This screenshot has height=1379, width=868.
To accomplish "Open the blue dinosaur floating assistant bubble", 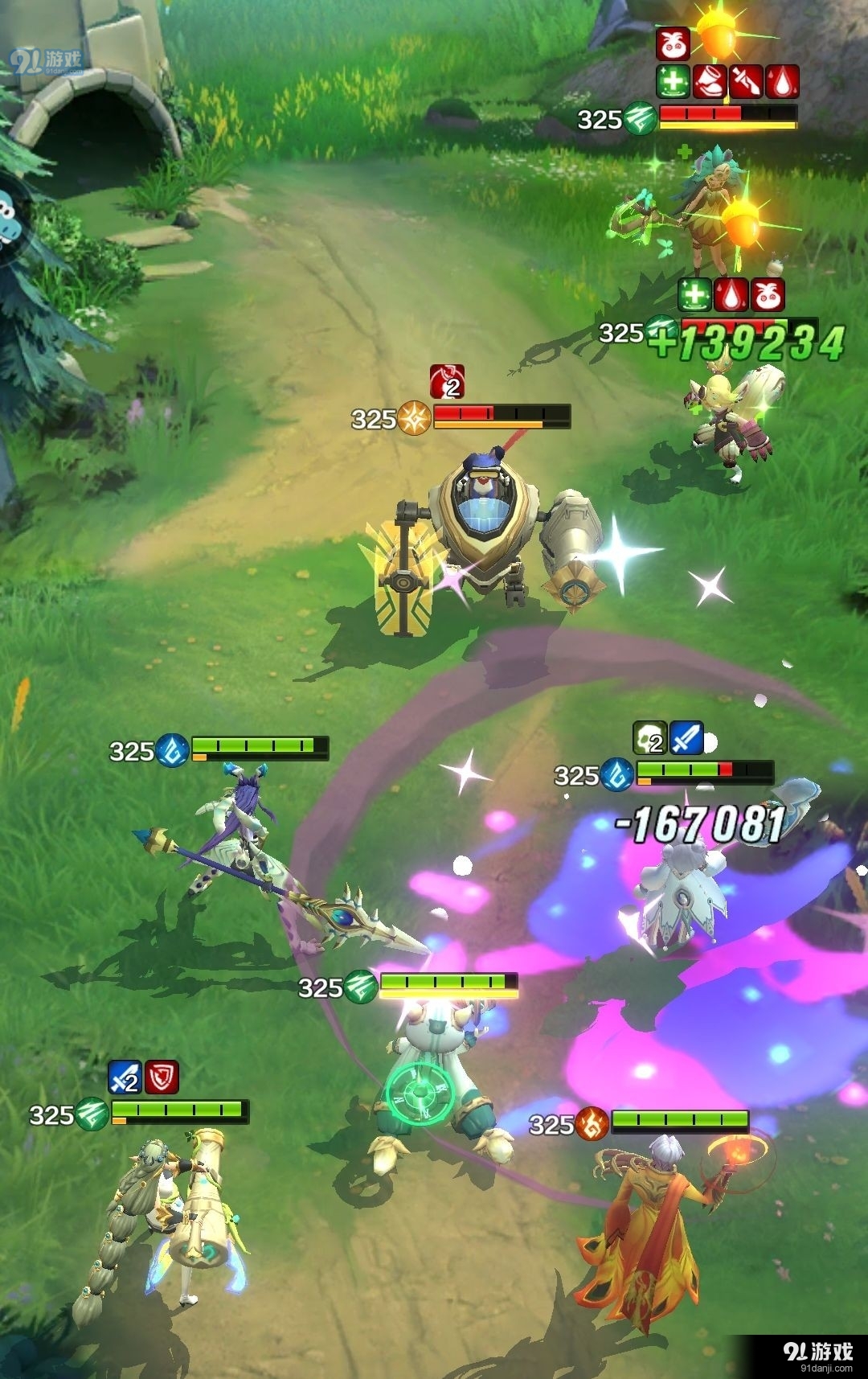I will (x=10, y=220).
